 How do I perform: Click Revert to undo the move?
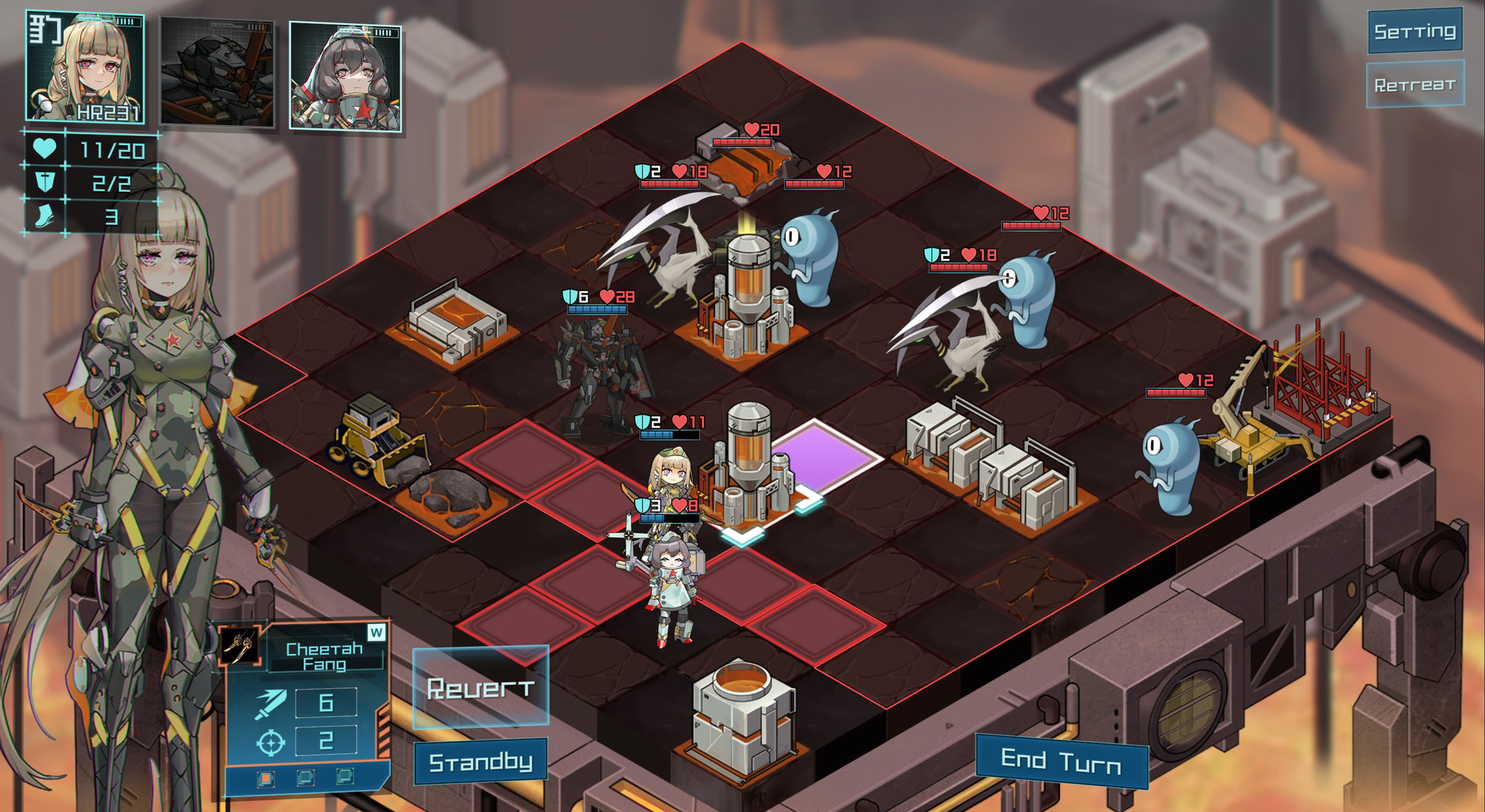click(x=480, y=687)
